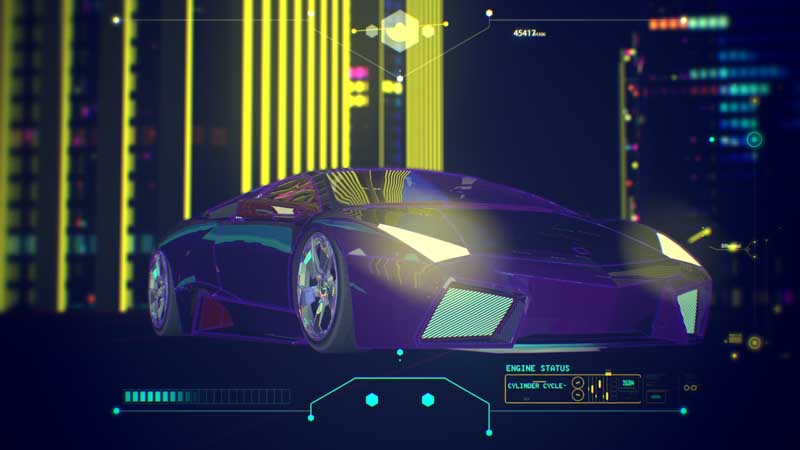Open the Engine Status panel
Image resolution: width=800 pixels, height=450 pixels.
(537, 368)
